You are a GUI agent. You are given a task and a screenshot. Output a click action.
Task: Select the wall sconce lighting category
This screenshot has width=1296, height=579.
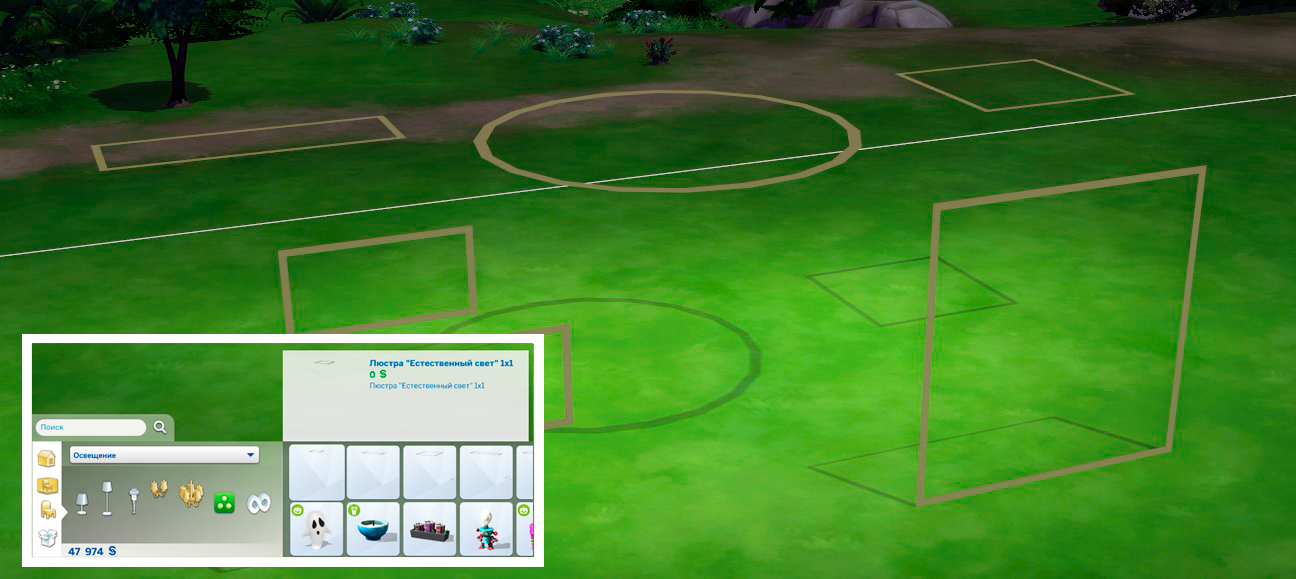[159, 490]
